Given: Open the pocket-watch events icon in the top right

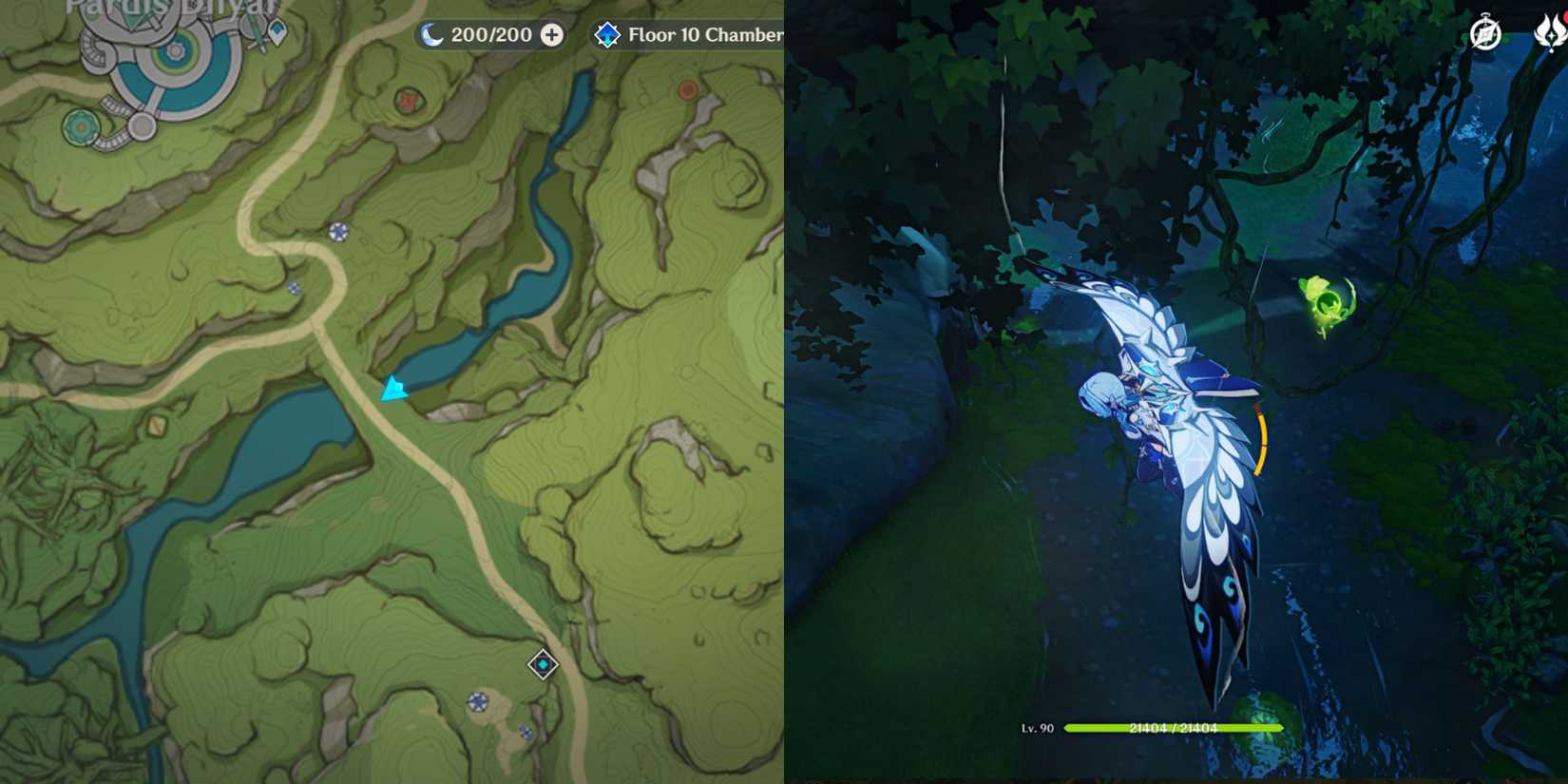Looking at the screenshot, I should [1484, 34].
